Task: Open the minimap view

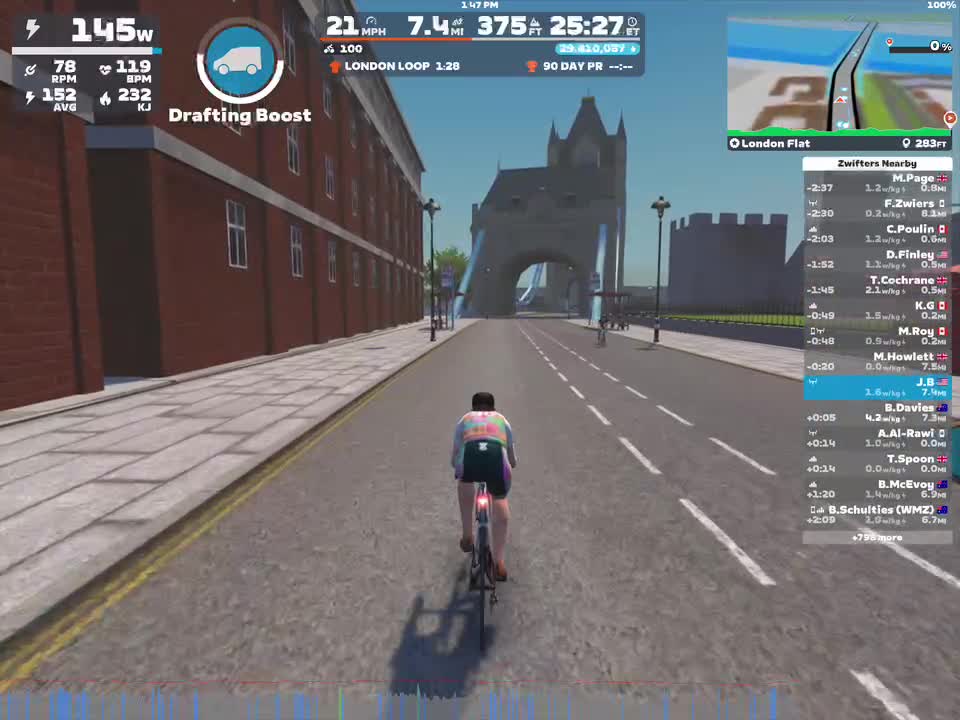Action: click(x=838, y=74)
